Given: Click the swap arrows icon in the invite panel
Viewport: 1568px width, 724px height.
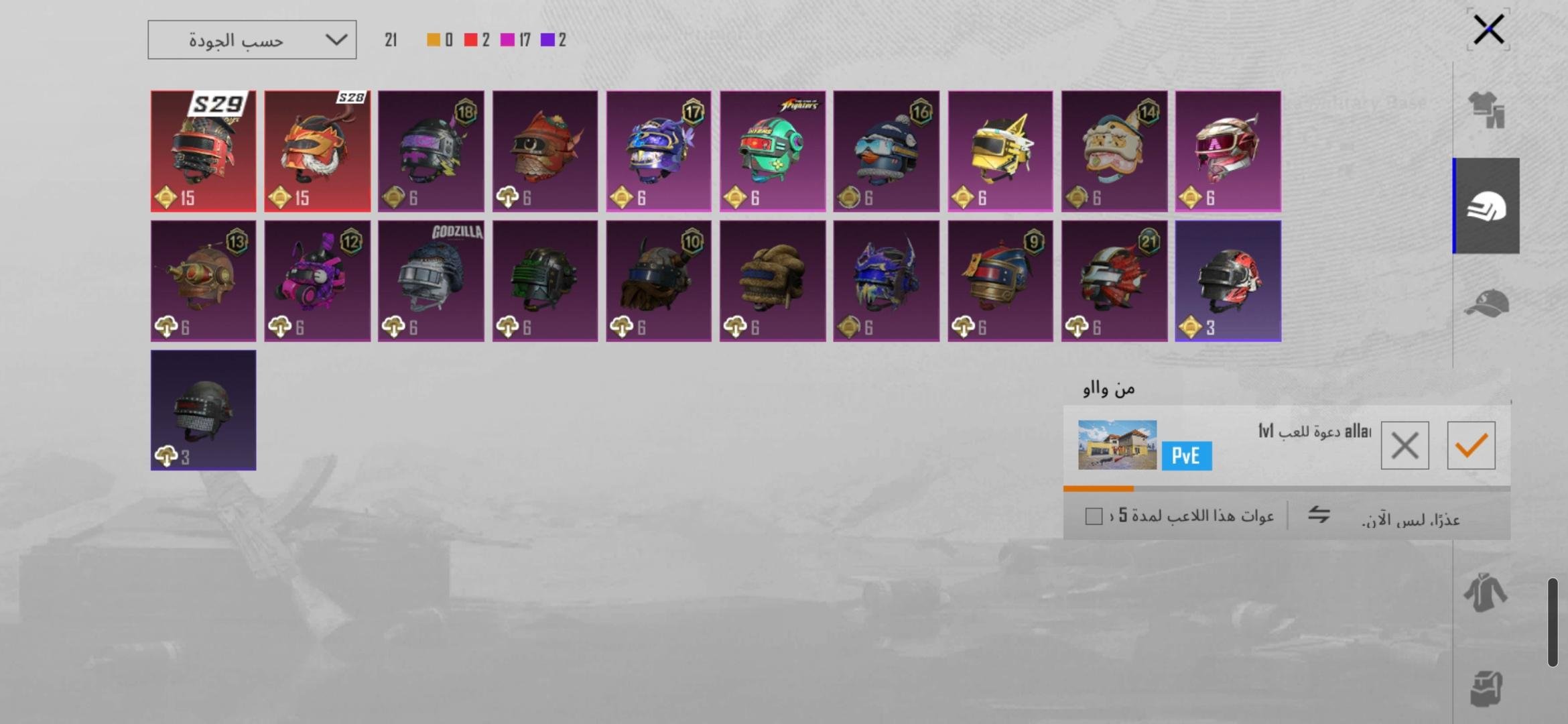Looking at the screenshot, I should (x=1319, y=515).
